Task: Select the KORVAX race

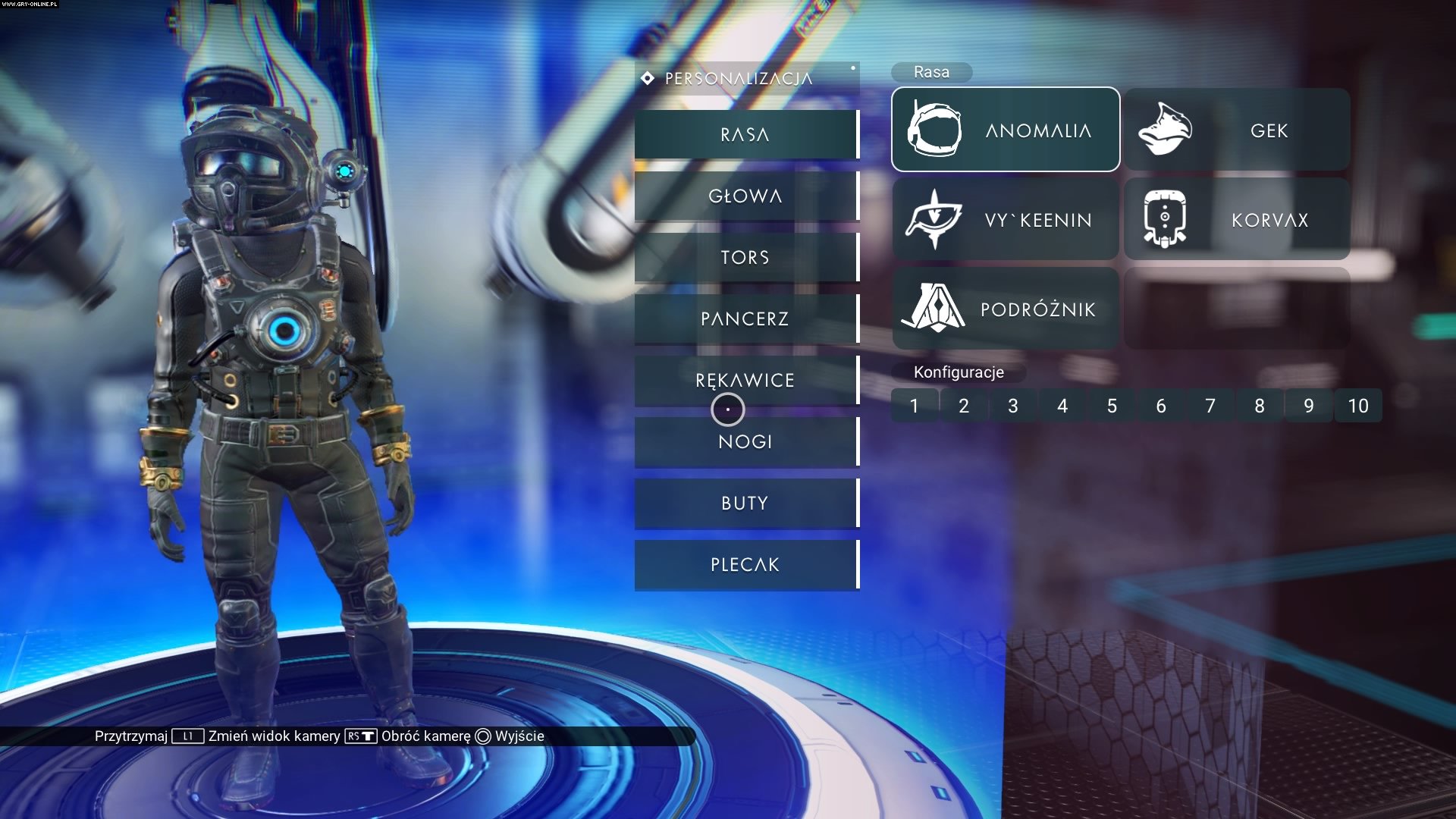Action: (1237, 220)
